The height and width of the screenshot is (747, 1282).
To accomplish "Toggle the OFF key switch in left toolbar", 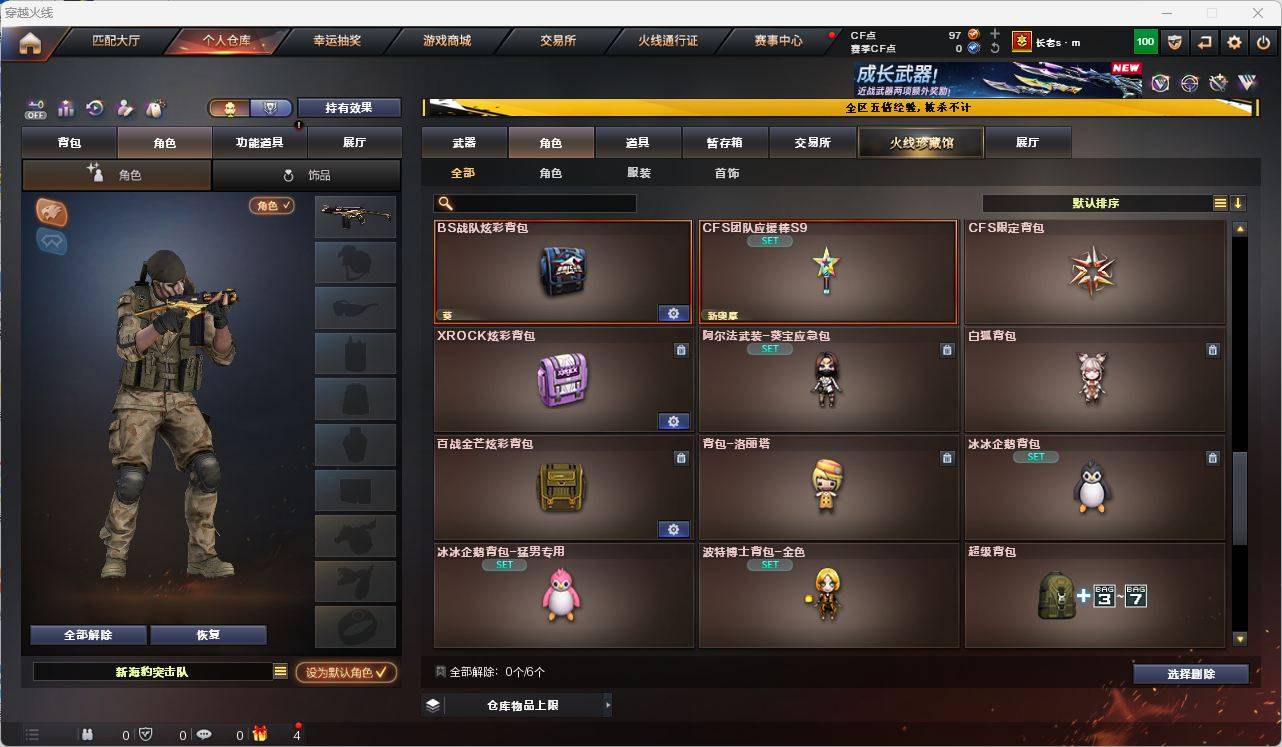I will (x=35, y=107).
